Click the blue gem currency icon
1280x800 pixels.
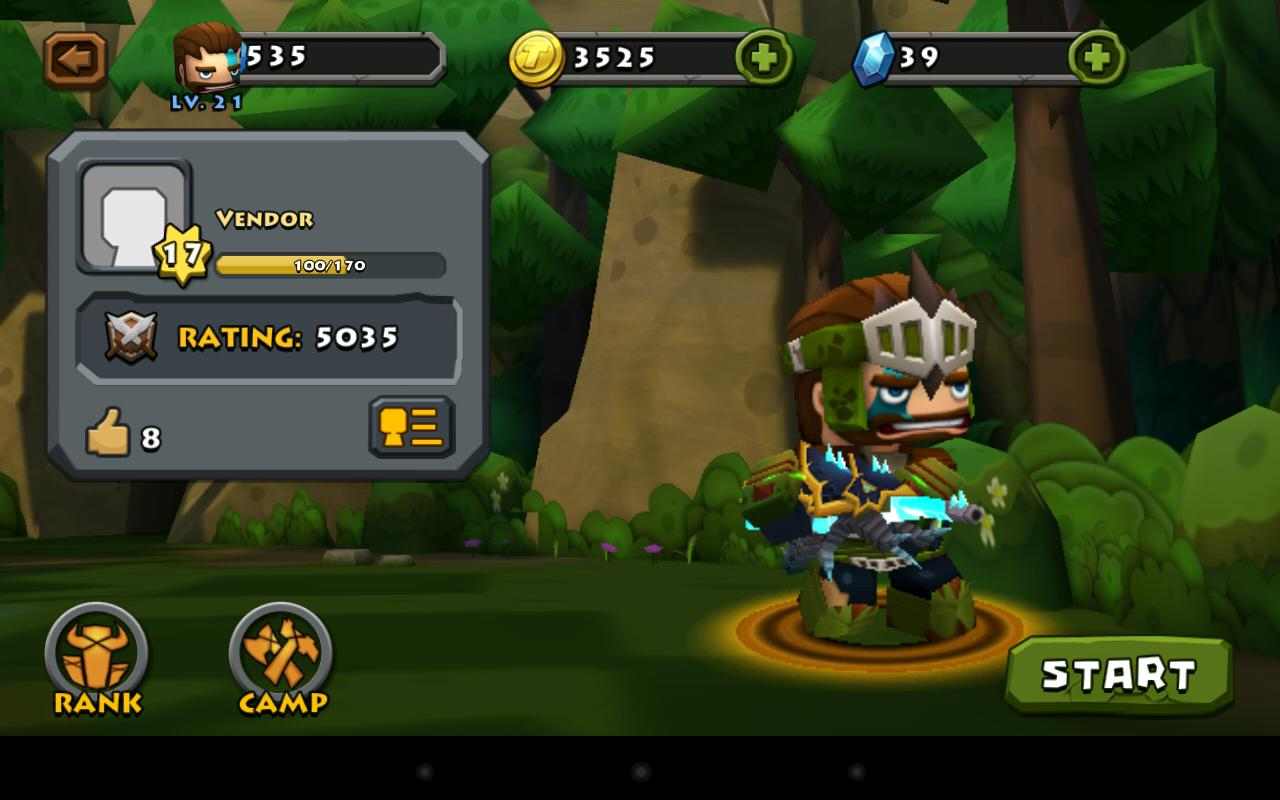[x=874, y=57]
